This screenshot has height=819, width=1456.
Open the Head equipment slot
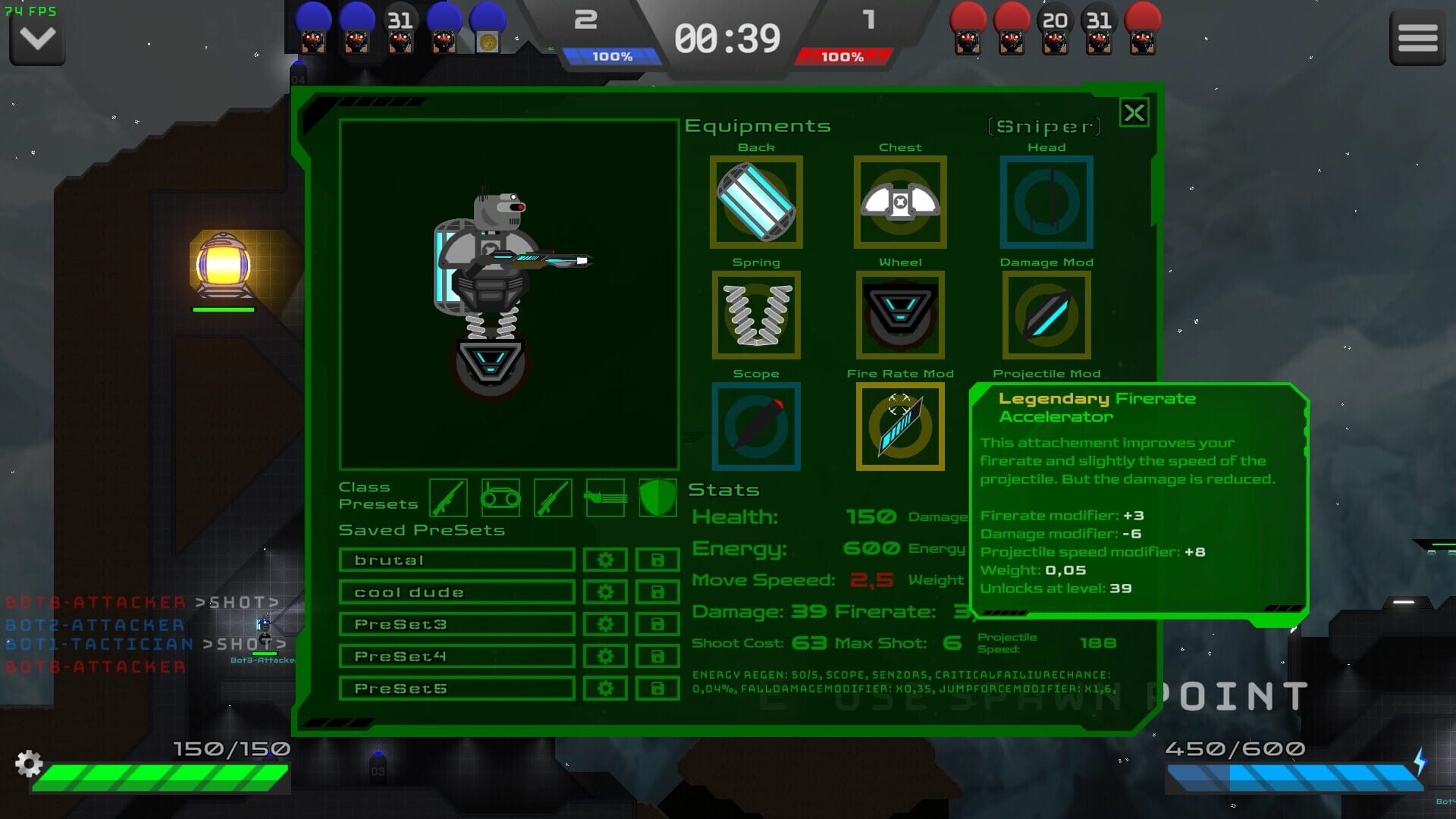(1046, 201)
